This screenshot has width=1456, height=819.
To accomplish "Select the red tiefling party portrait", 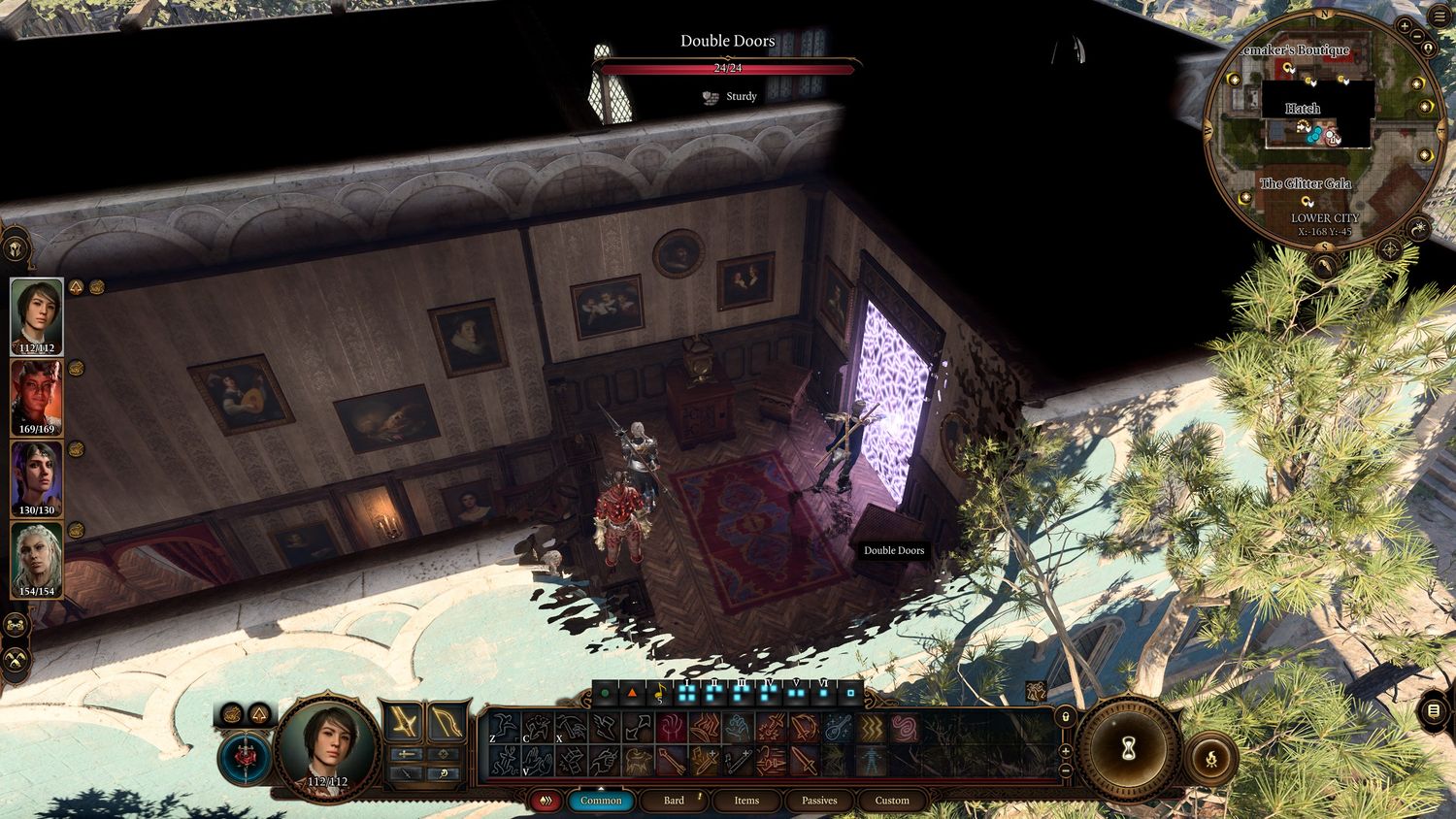I will (x=37, y=397).
